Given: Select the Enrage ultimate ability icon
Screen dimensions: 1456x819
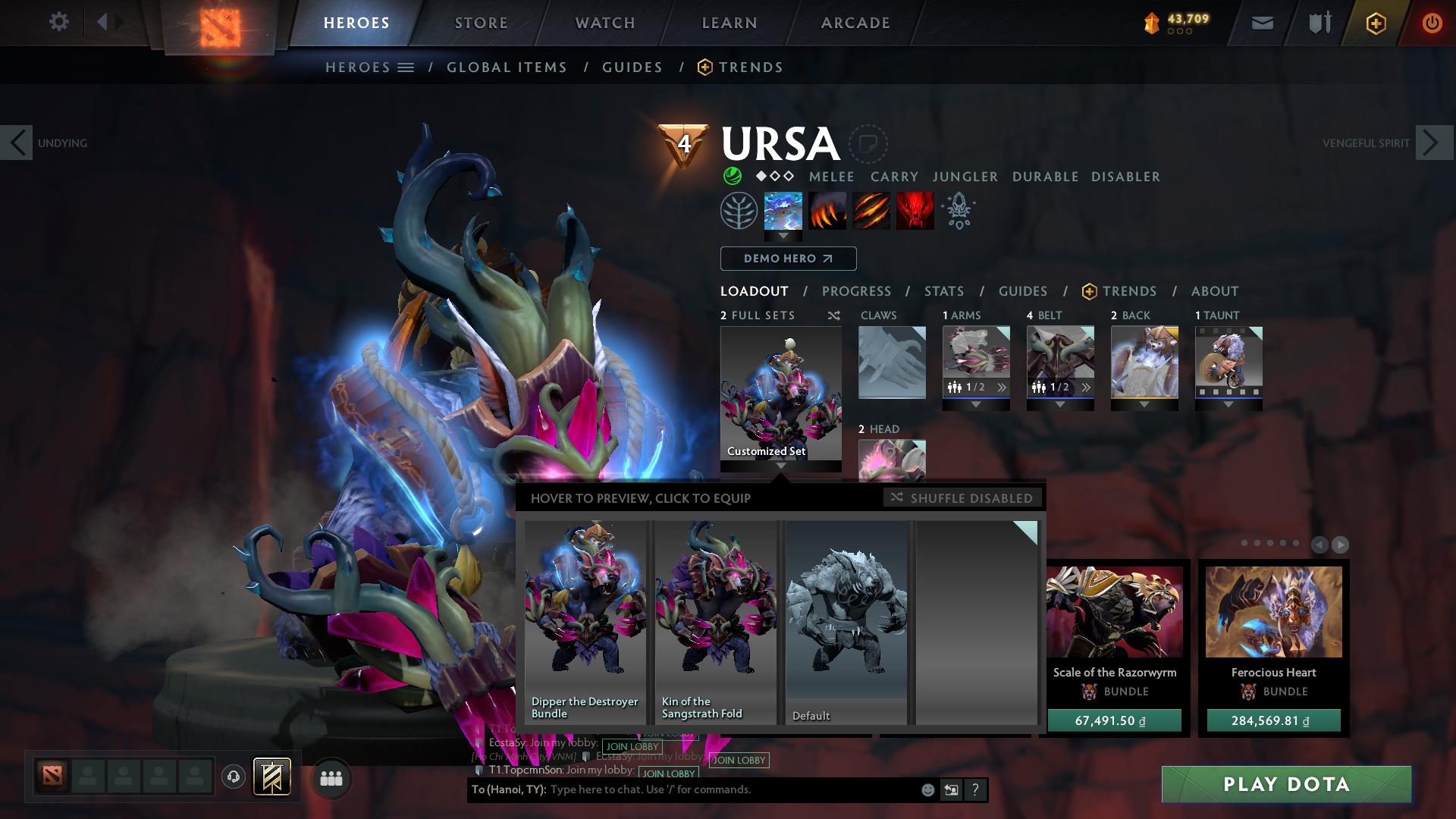Looking at the screenshot, I should (x=915, y=211).
